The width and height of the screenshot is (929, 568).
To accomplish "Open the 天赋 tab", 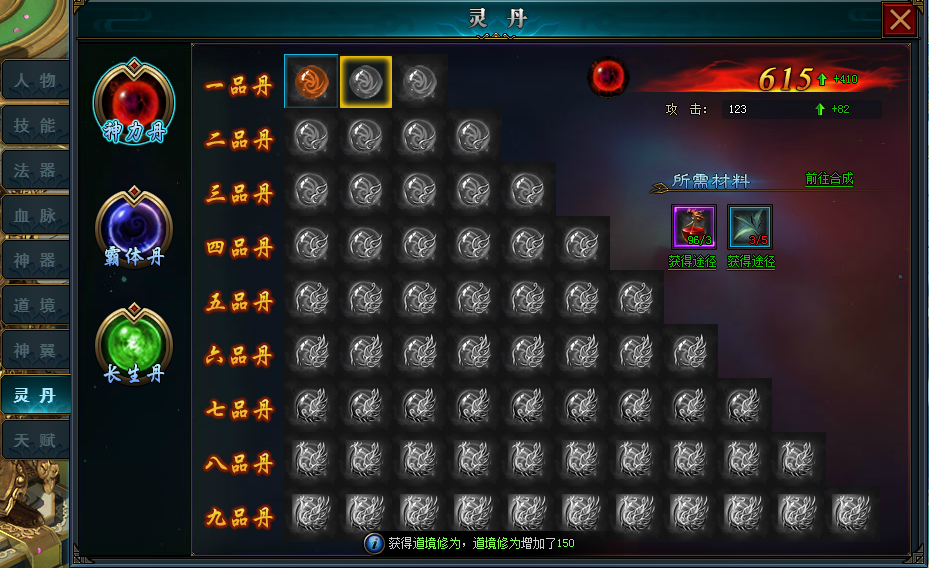I will (x=35, y=440).
